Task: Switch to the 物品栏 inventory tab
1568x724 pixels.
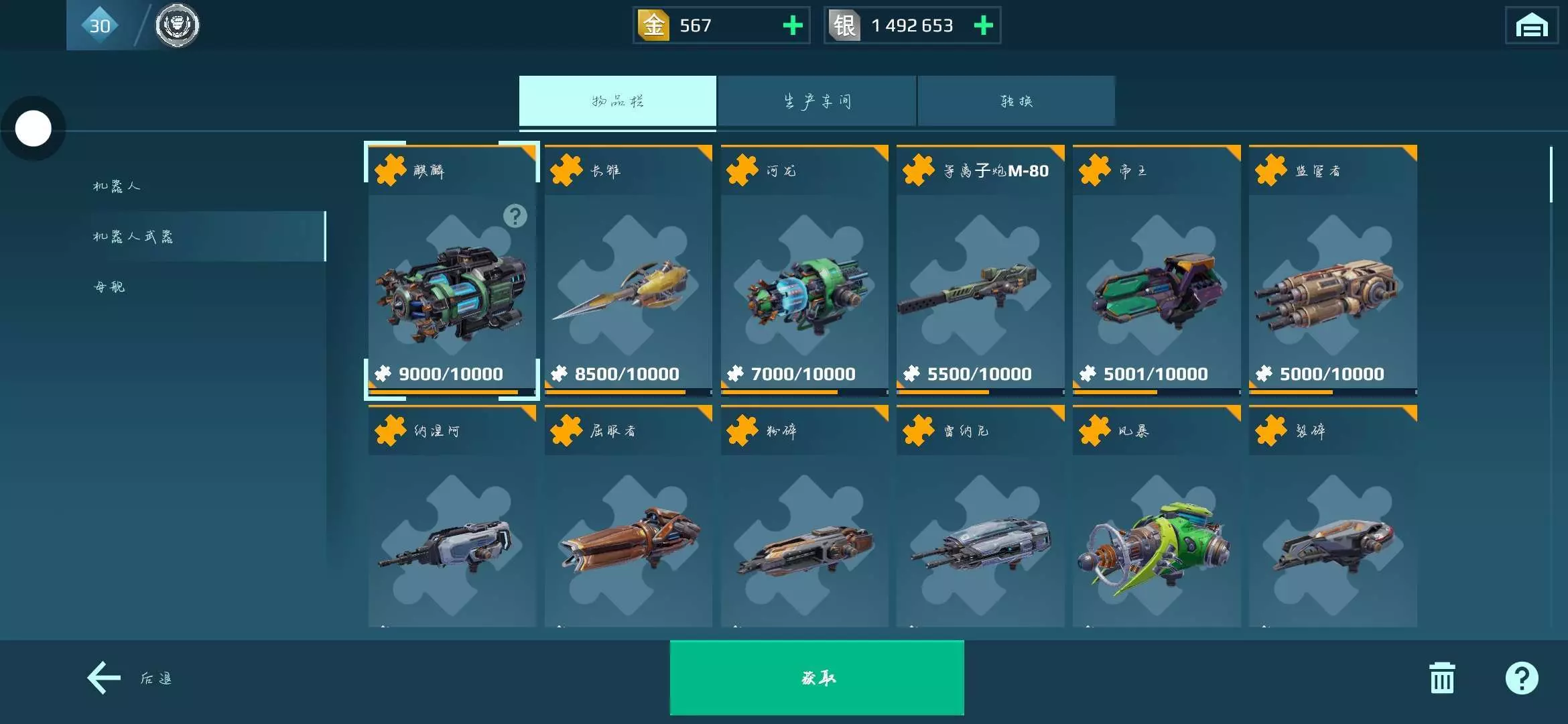Action: (x=617, y=101)
